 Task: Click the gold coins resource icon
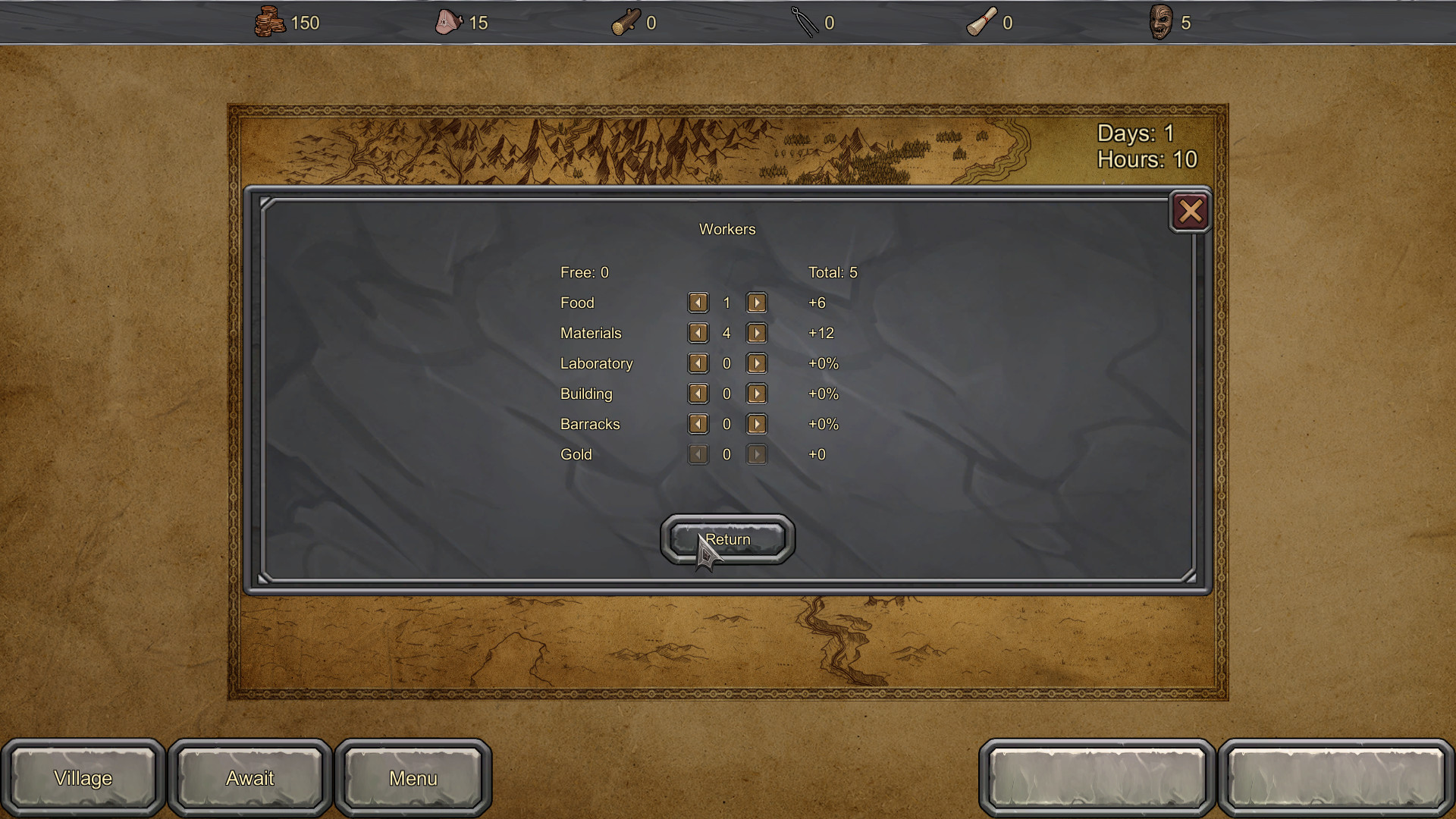pyautogui.click(x=271, y=22)
